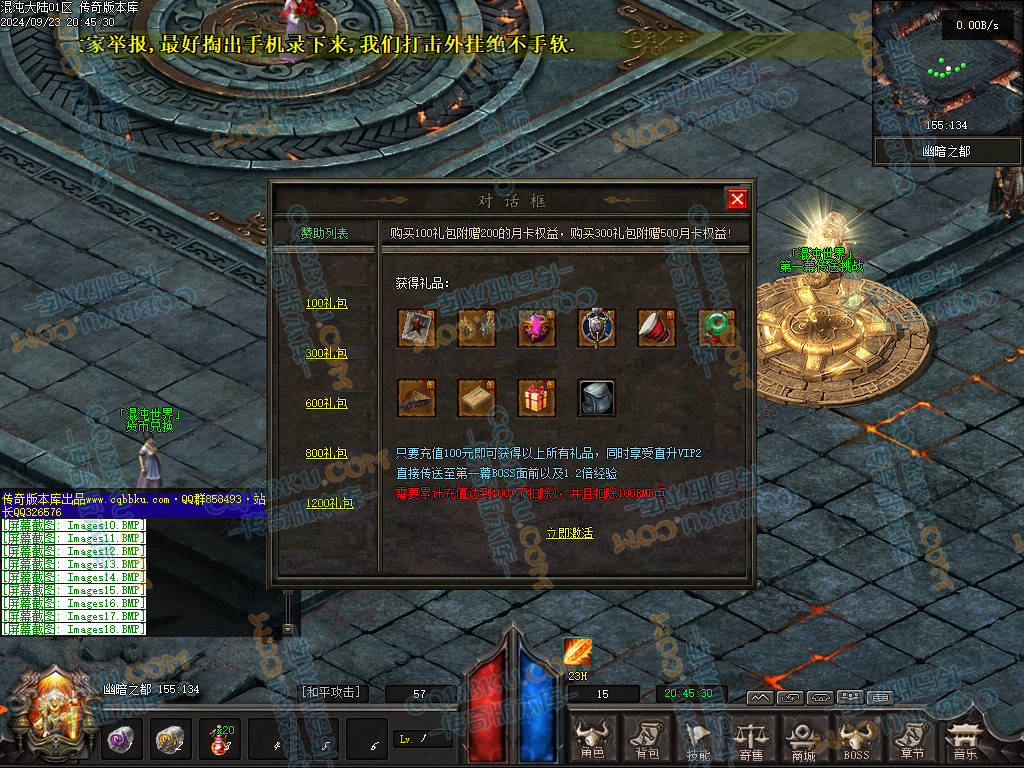Open the 商城 shop
1024x768 pixels.
point(803,740)
